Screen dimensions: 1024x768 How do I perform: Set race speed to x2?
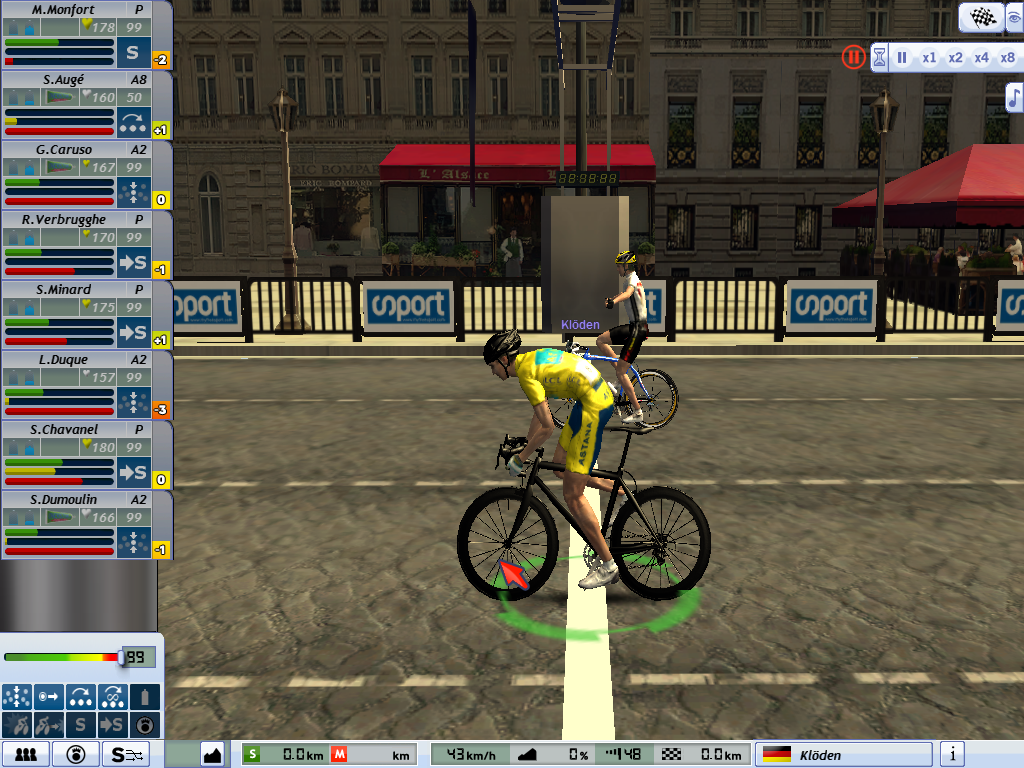(x=956, y=57)
